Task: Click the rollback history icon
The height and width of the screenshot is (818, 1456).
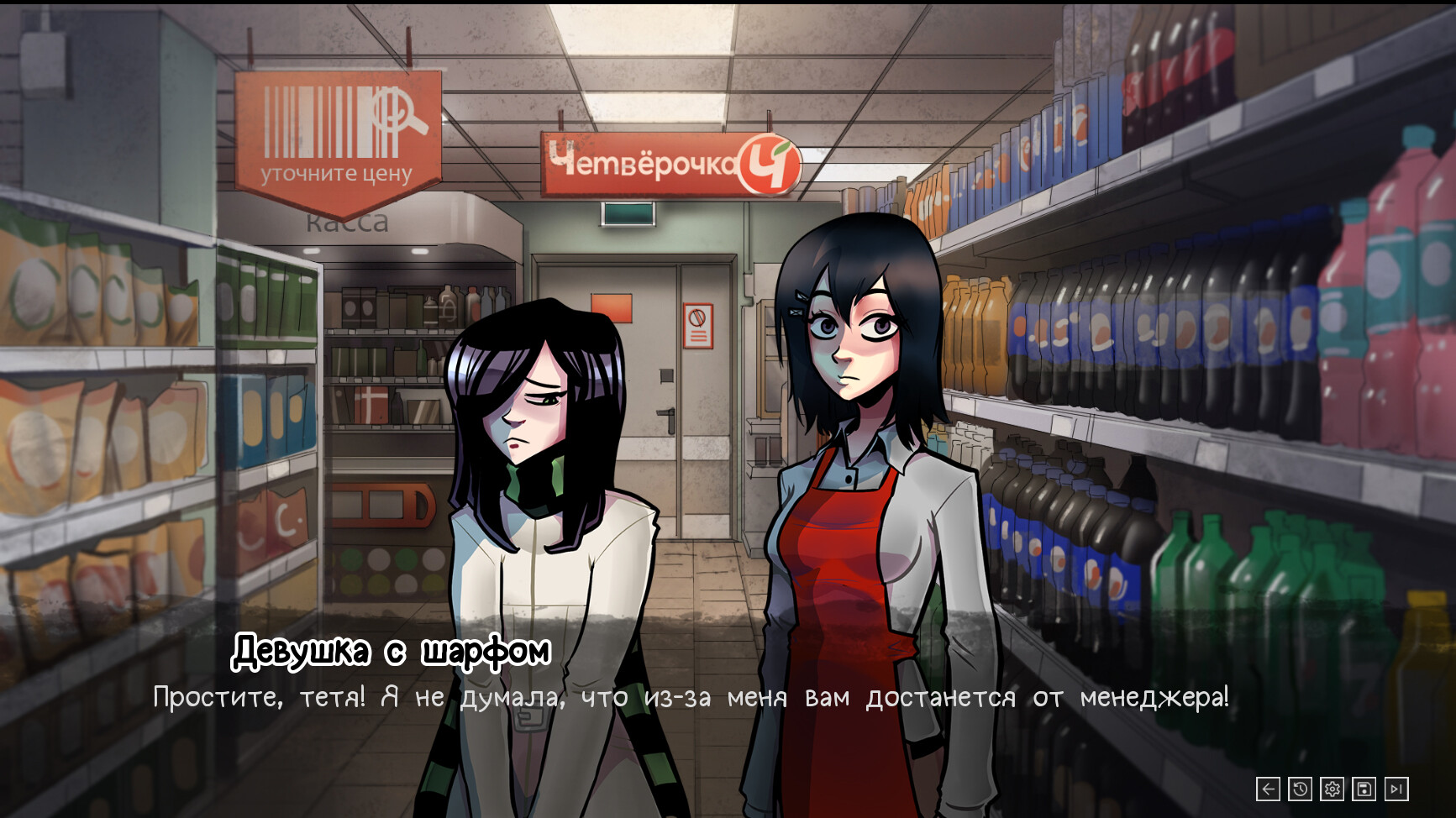Action: tap(1299, 789)
